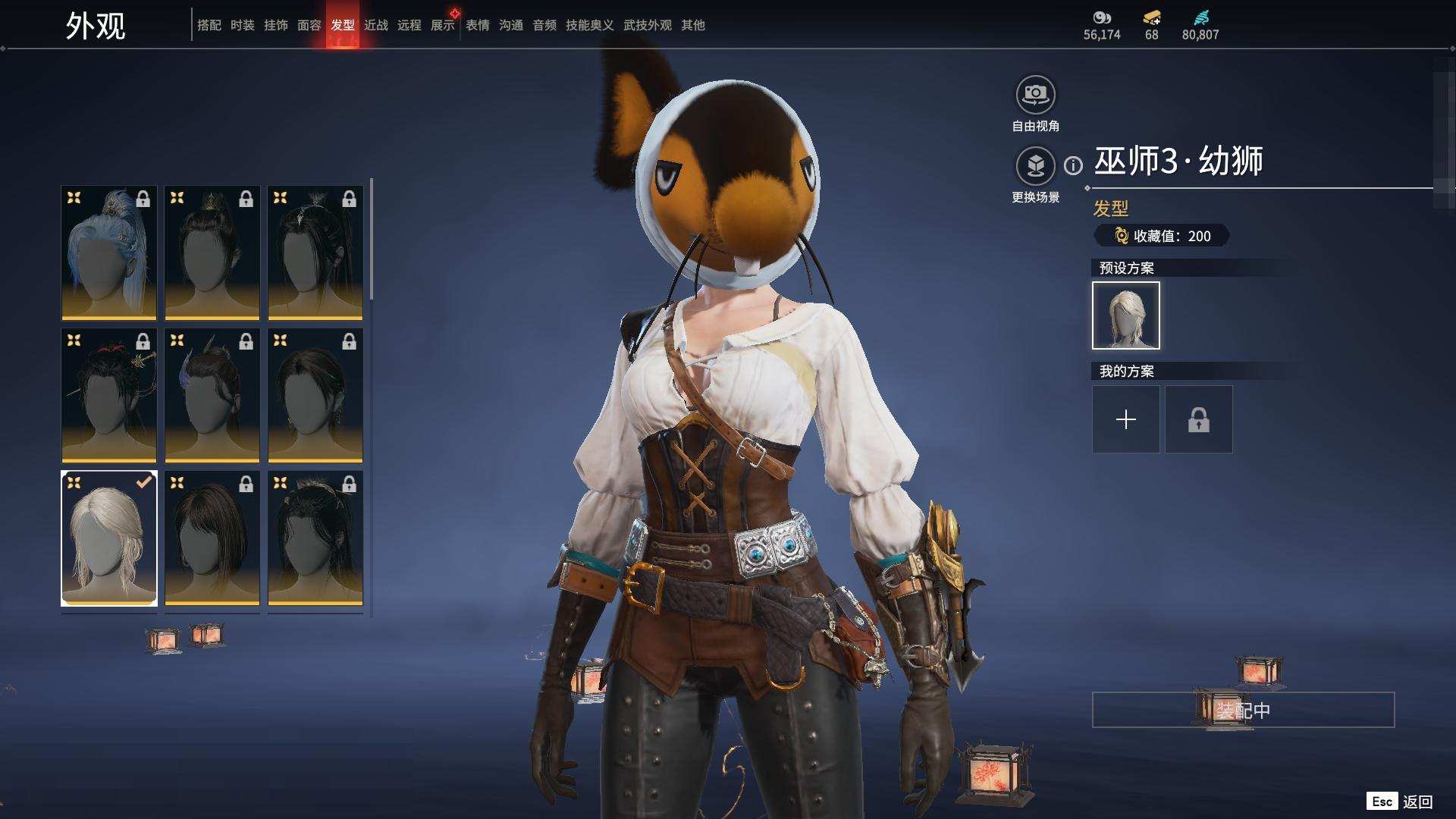This screenshot has width=1456, height=819.
Task: Switch to the 搭配 tab
Action: [209, 25]
